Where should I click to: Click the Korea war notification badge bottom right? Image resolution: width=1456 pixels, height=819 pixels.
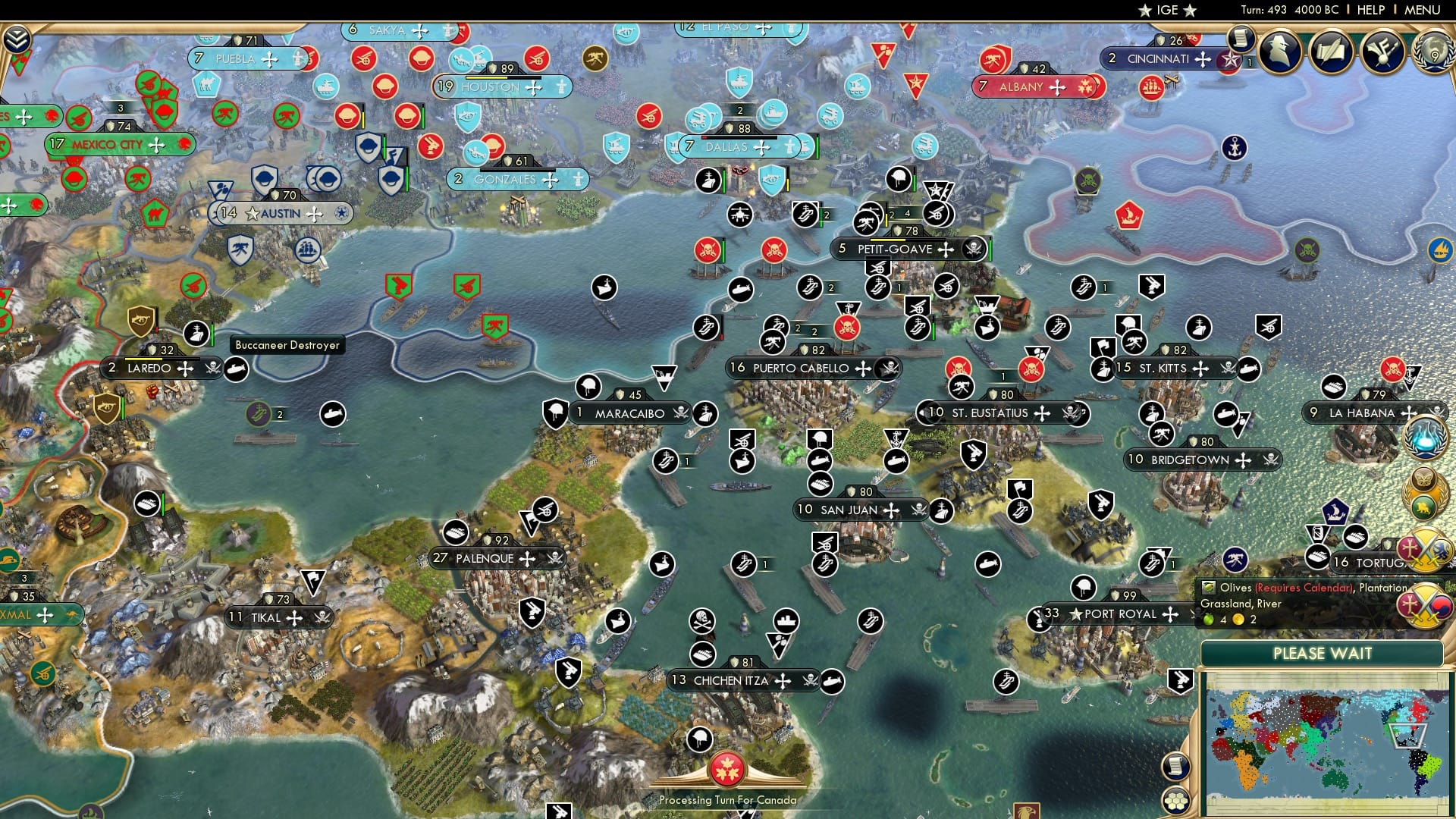click(x=1423, y=605)
